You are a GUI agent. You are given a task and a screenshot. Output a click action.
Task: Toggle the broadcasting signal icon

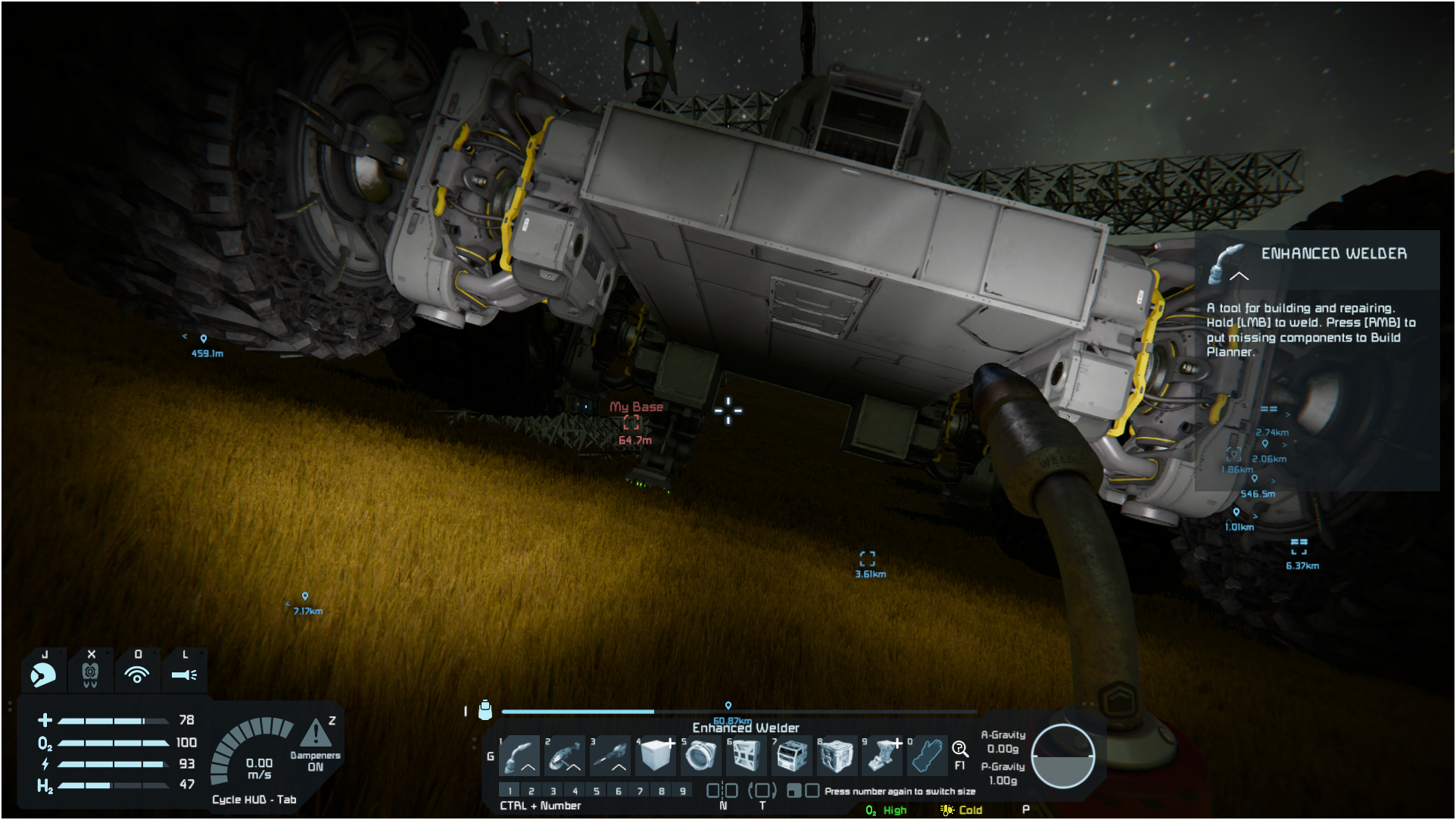[137, 673]
